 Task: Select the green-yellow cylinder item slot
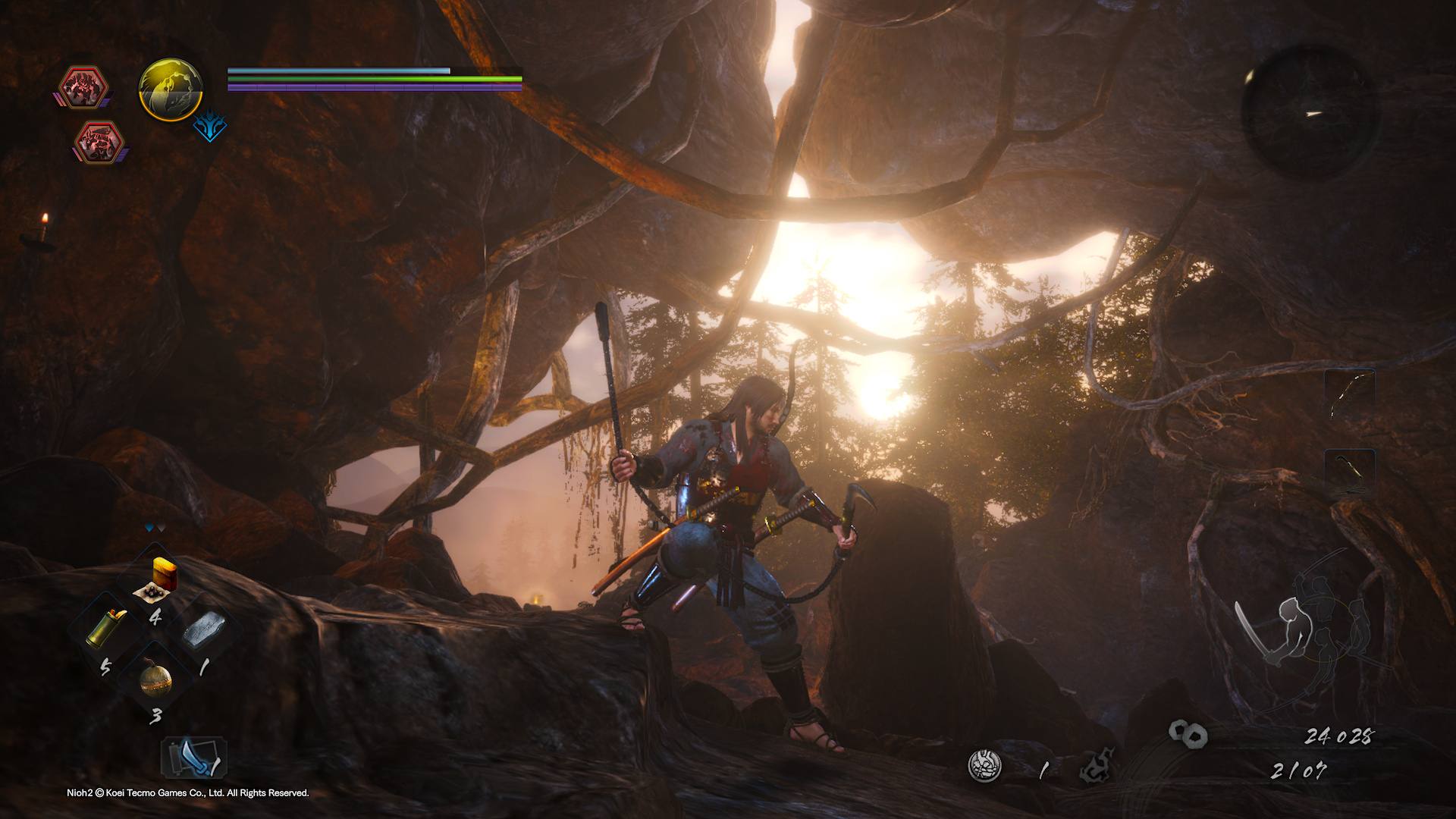tap(107, 628)
